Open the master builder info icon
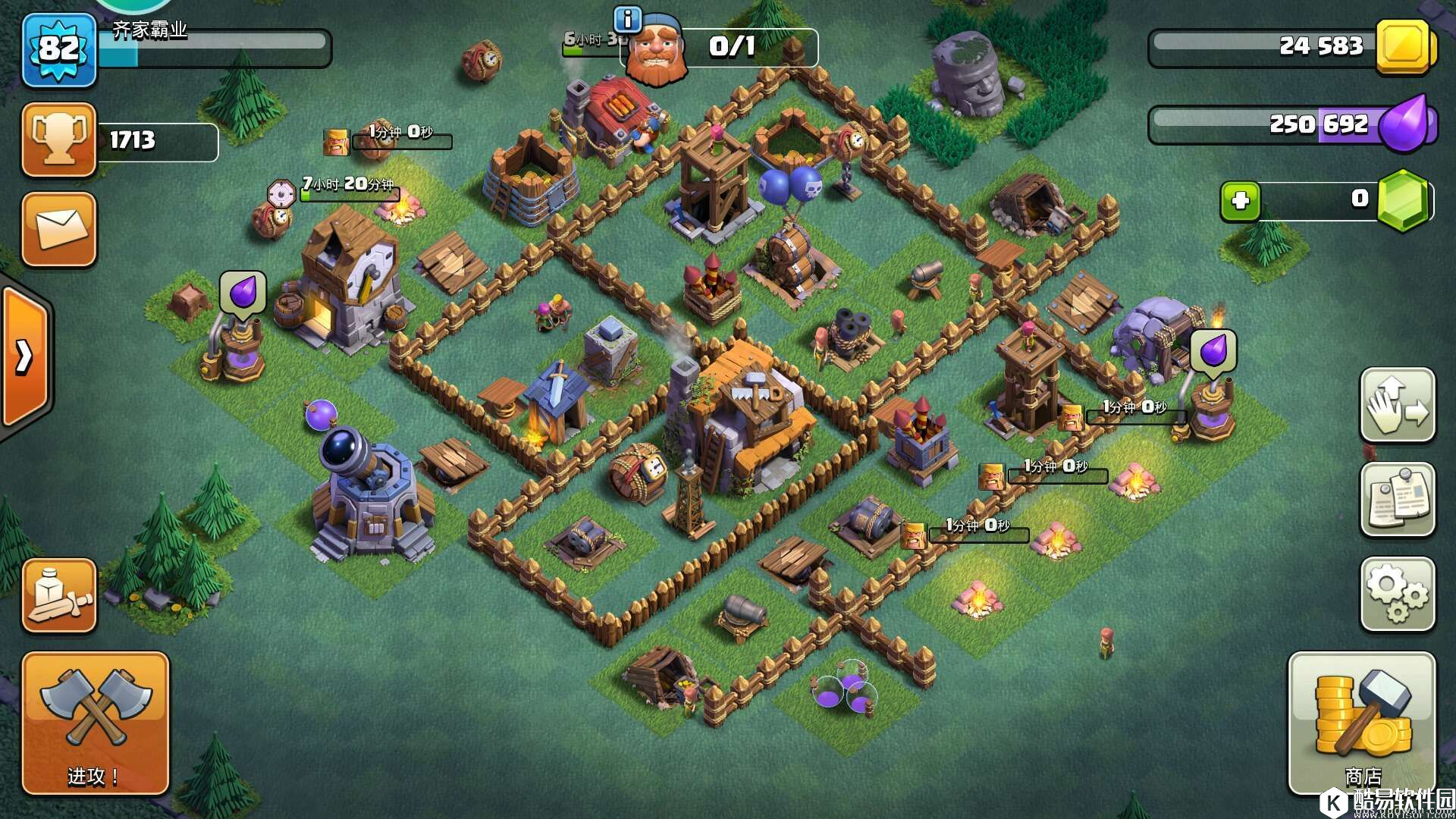Image resolution: width=1456 pixels, height=819 pixels. tap(627, 18)
